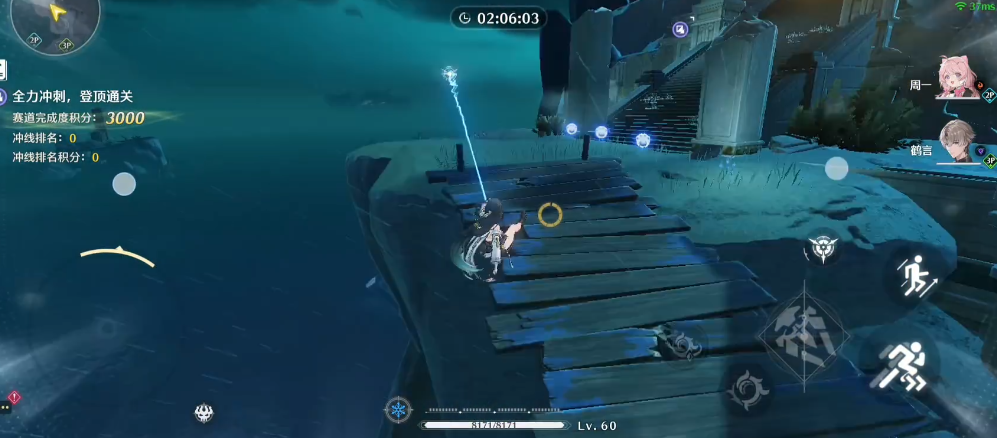Click the small beast-mask icon

(204, 412)
